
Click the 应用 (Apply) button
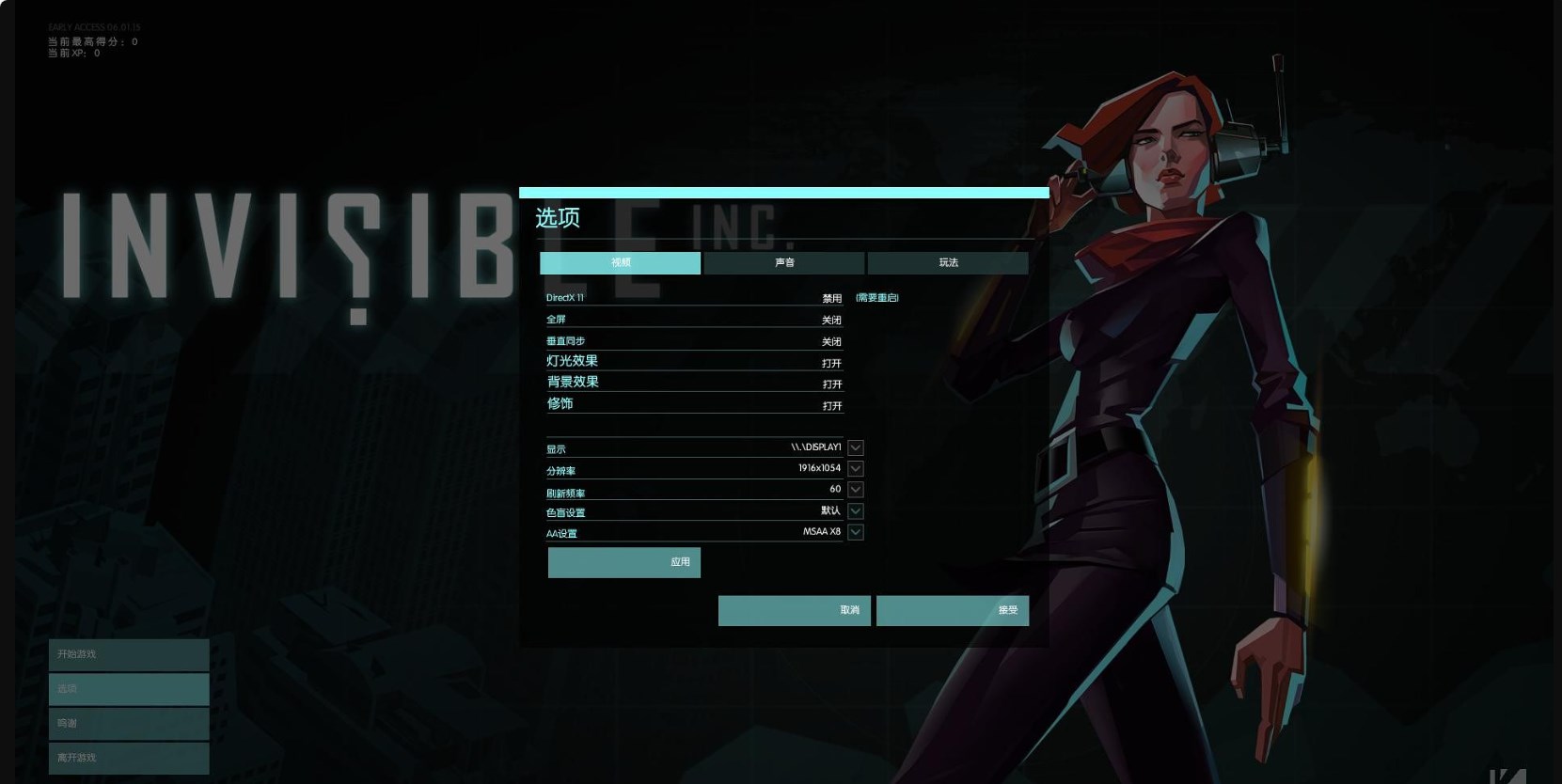[624, 562]
